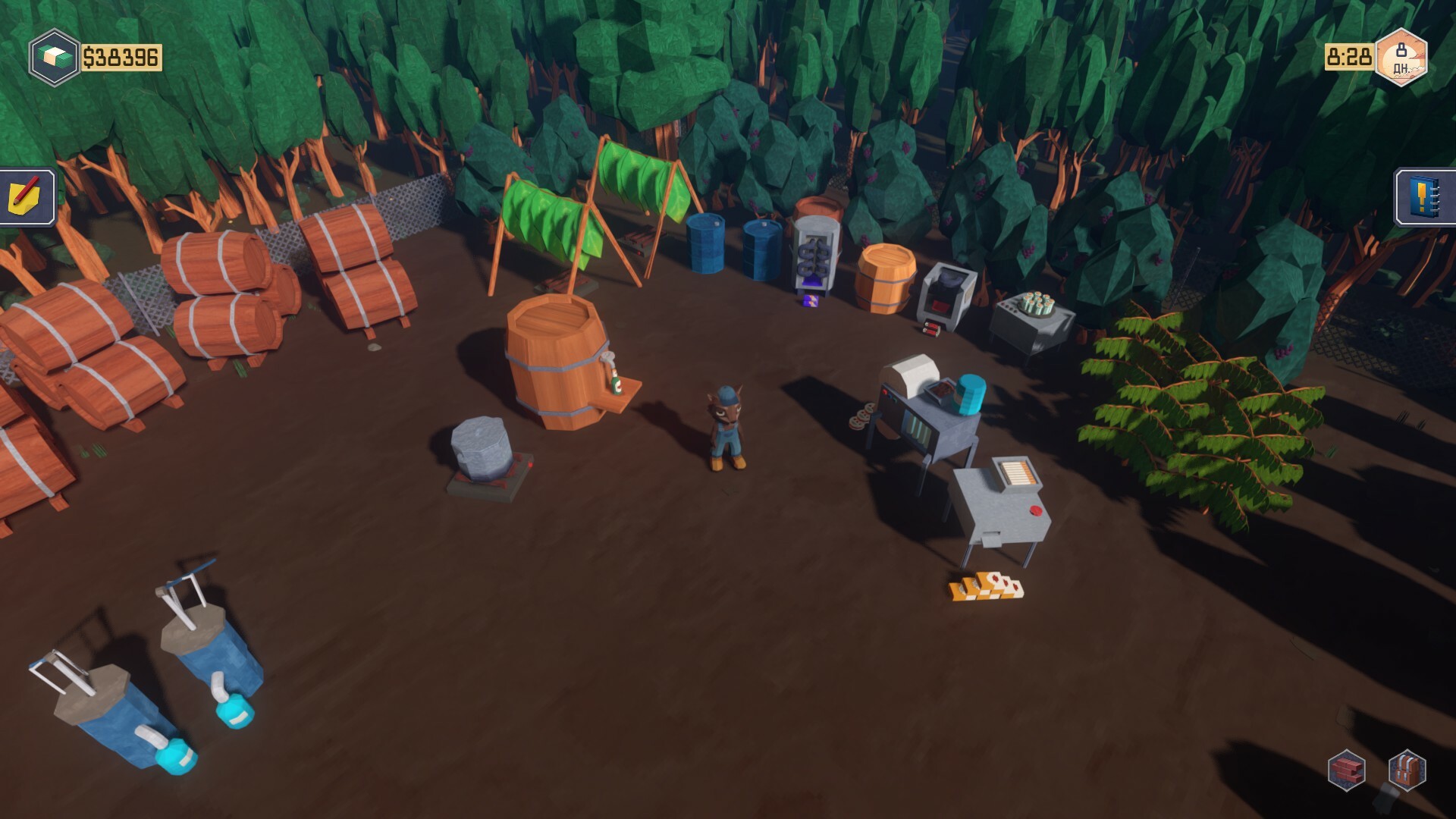Click the $38396 money counter
This screenshot has width=1456, height=819.
pyautogui.click(x=121, y=55)
